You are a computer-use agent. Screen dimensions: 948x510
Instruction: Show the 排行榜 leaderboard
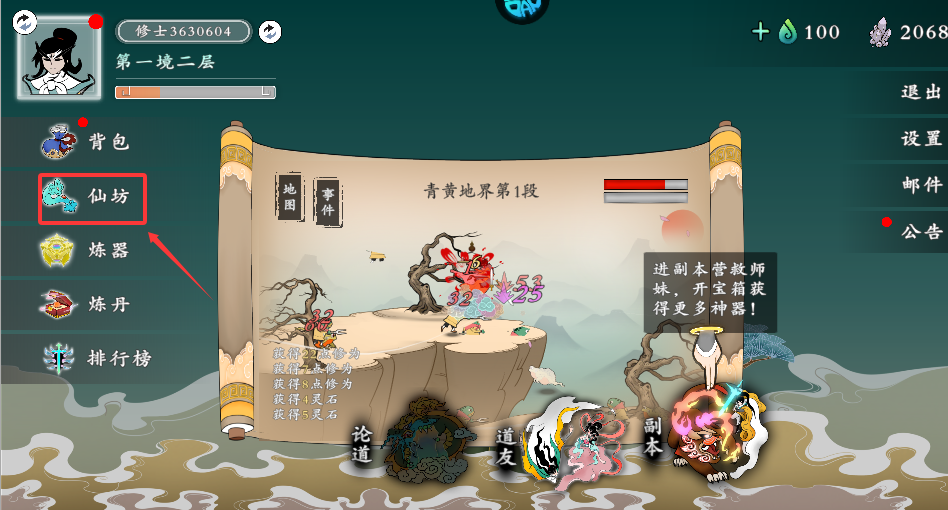(x=98, y=358)
